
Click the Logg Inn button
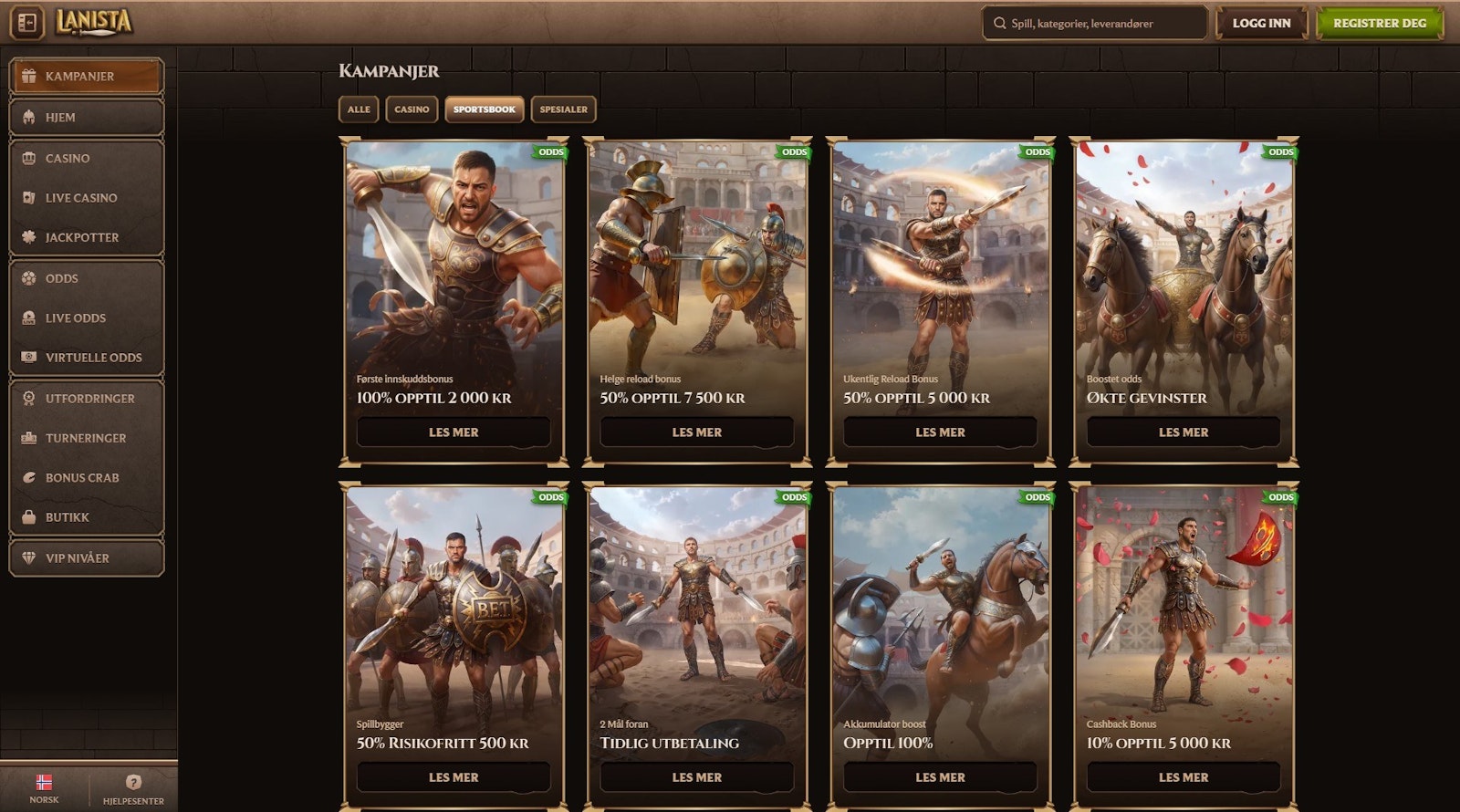pyautogui.click(x=1261, y=24)
